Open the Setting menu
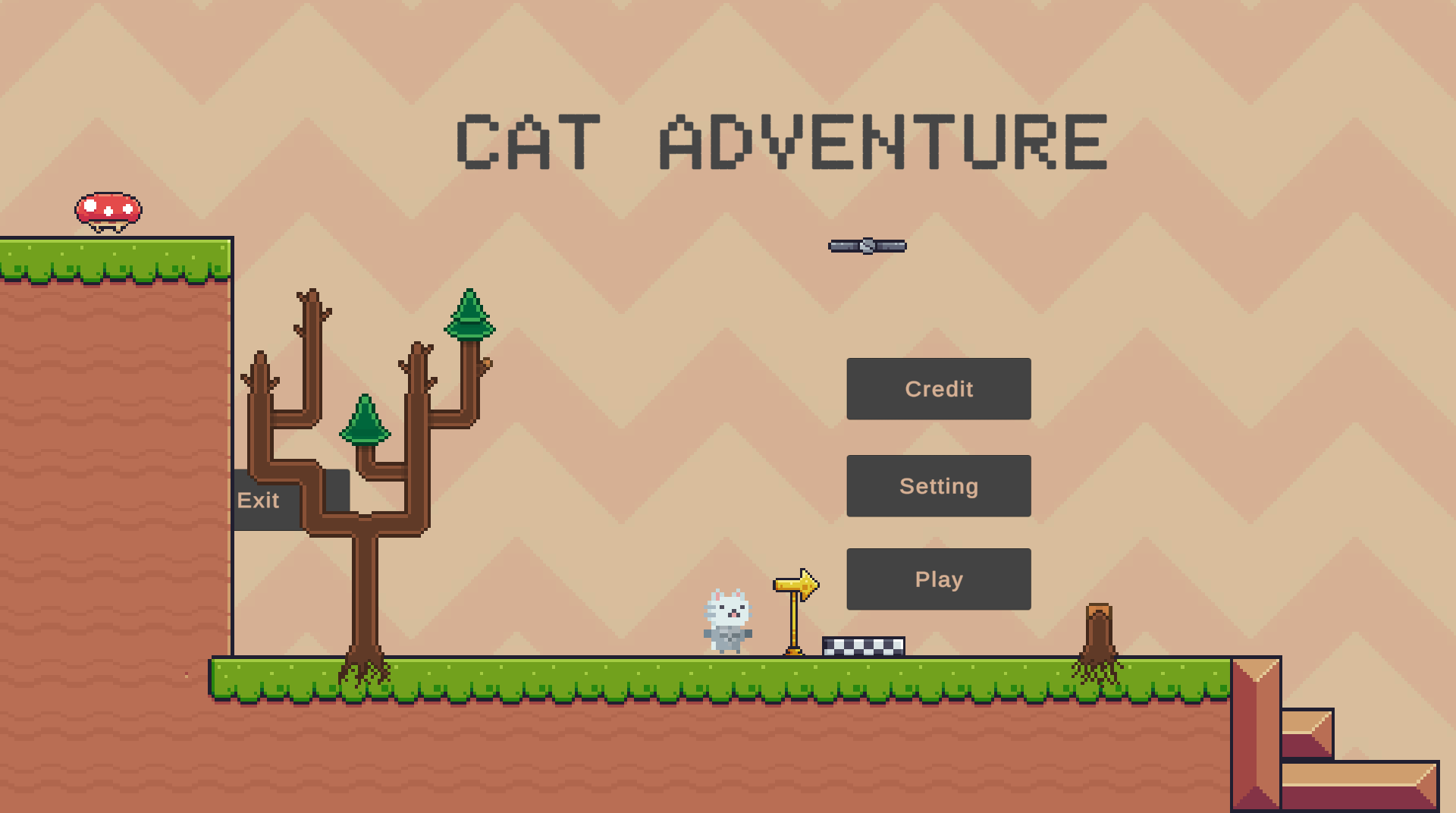This screenshot has height=813, width=1456. pos(938,485)
